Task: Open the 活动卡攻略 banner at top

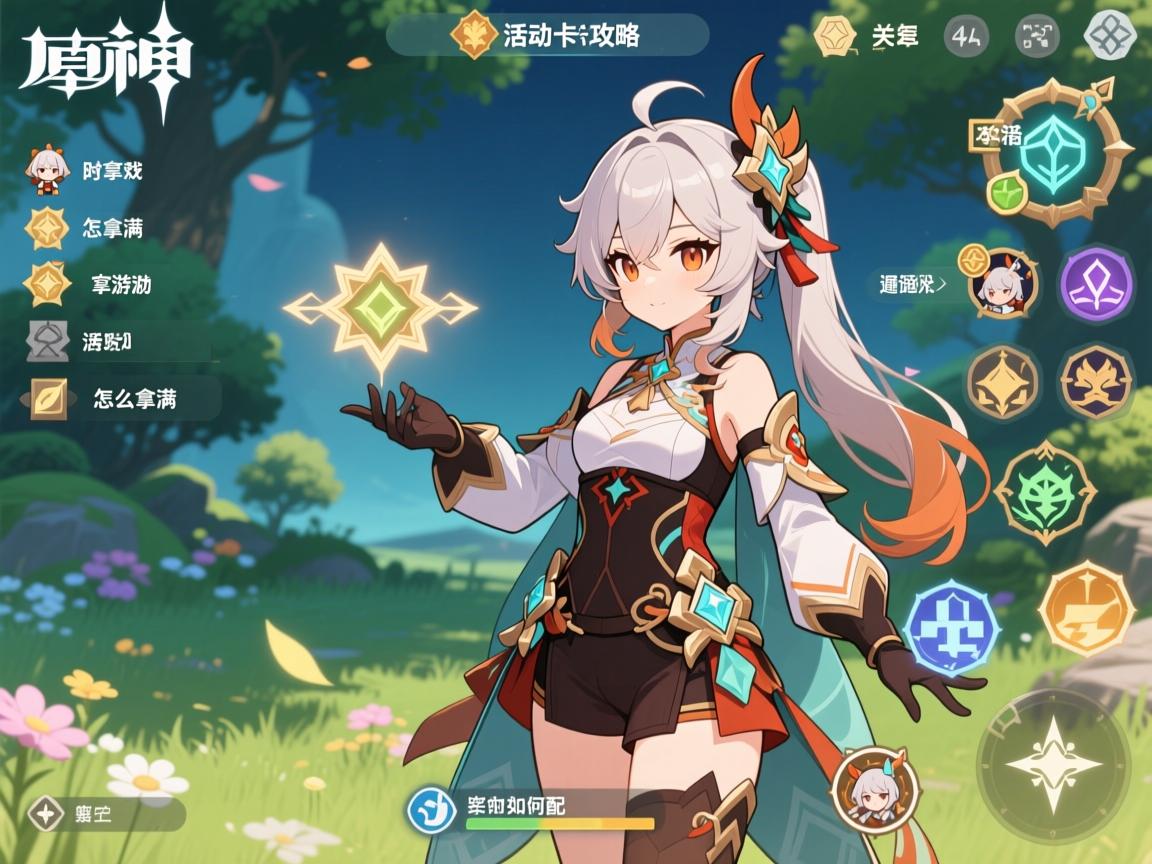Action: tap(547, 36)
